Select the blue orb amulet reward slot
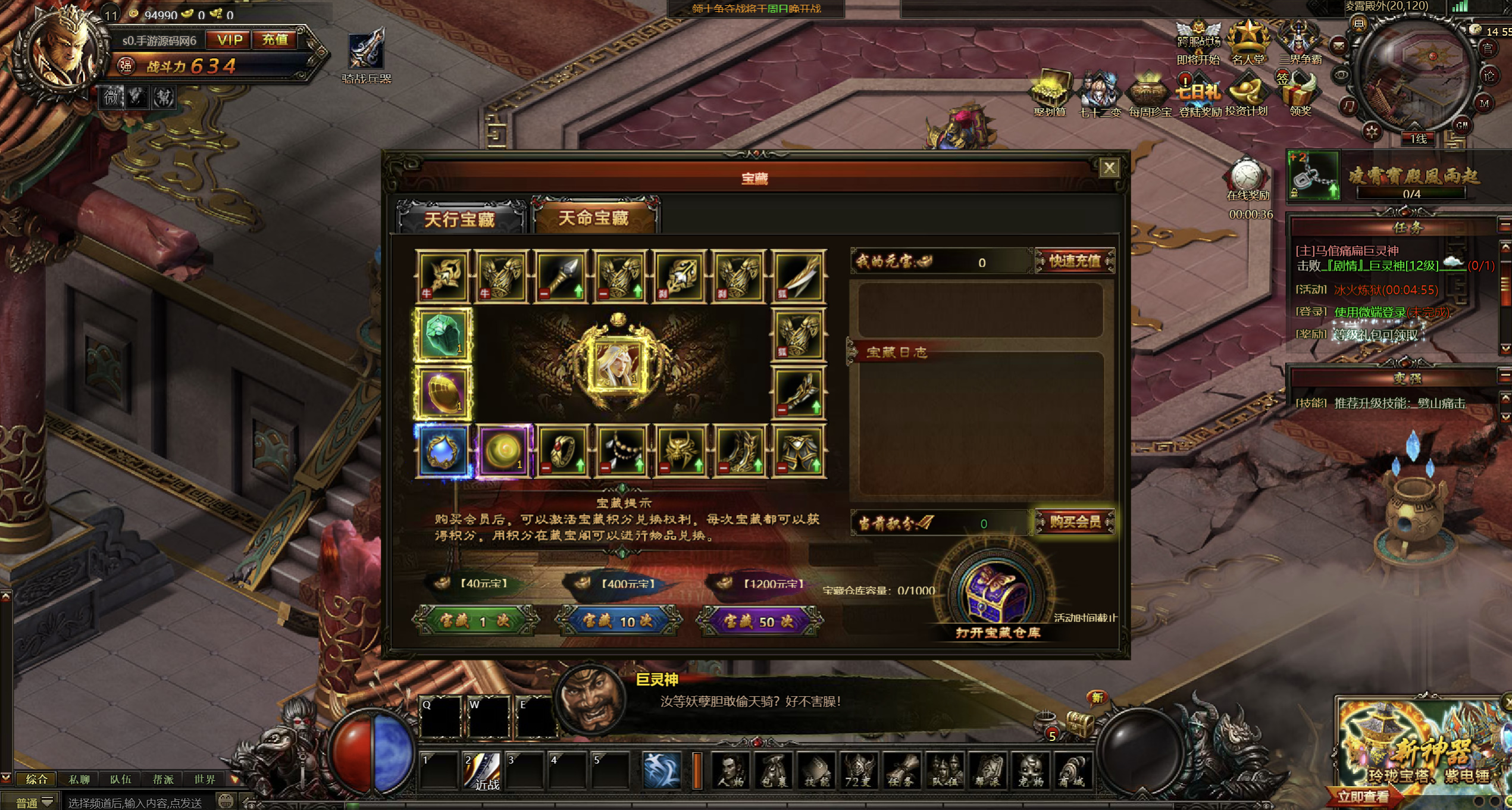The height and width of the screenshot is (810, 1512). [x=443, y=451]
